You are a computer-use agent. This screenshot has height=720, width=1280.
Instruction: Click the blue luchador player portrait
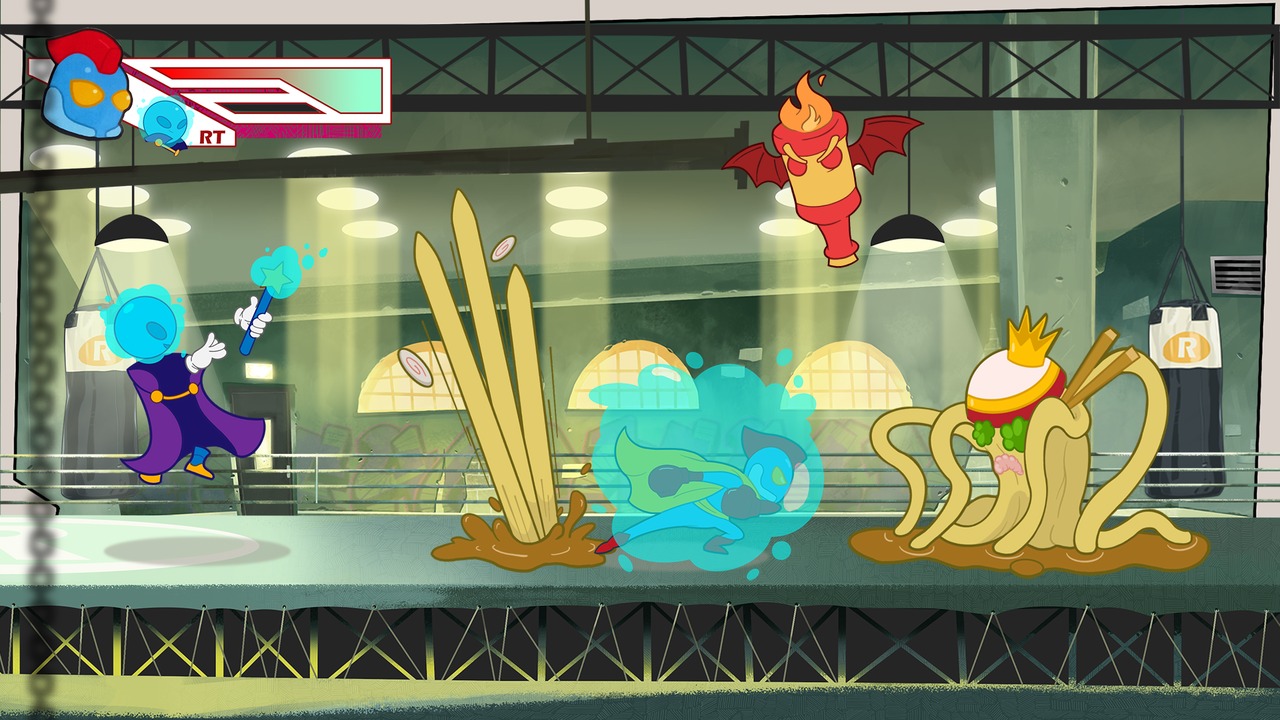click(86, 94)
